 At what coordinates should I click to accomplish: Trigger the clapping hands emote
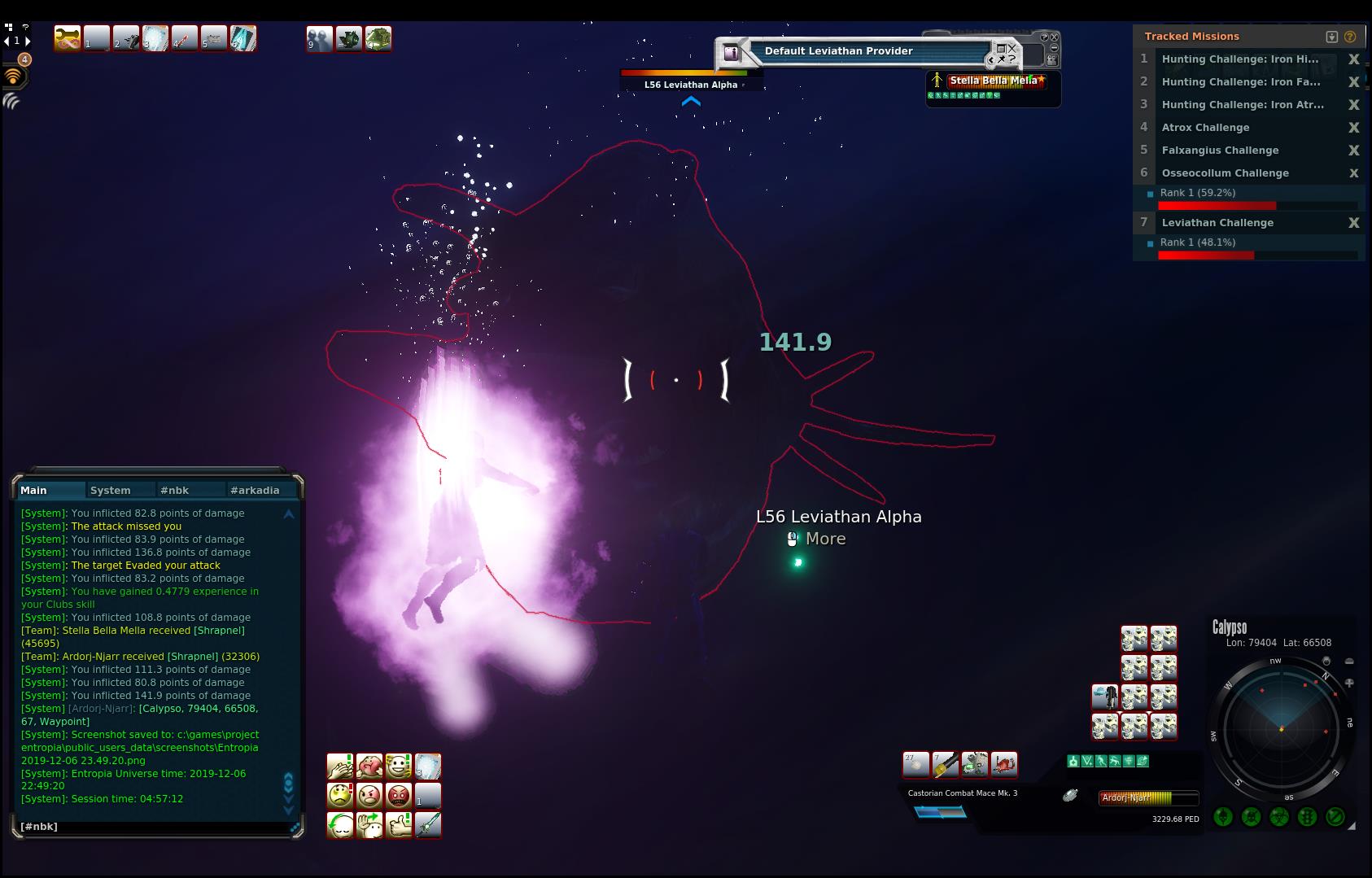pyautogui.click(x=340, y=766)
